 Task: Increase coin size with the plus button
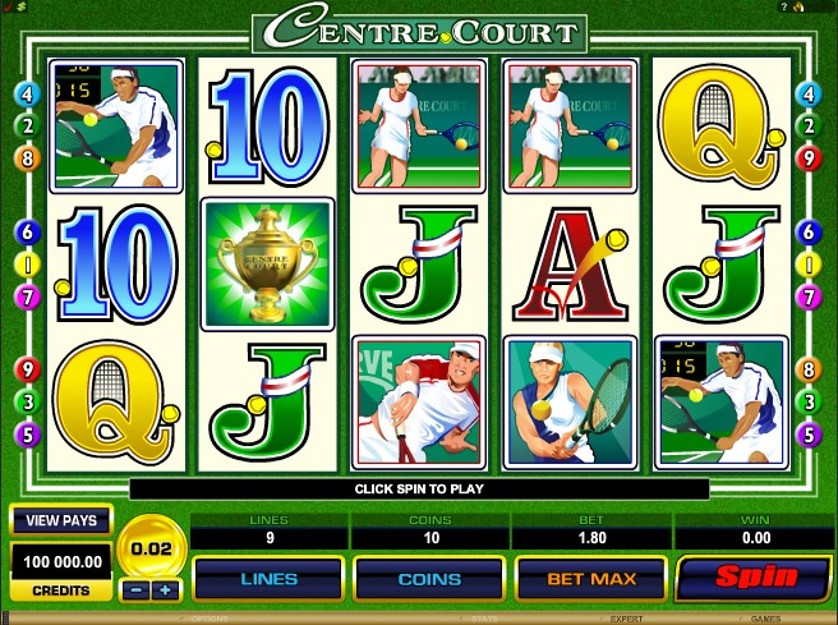pyautogui.click(x=165, y=590)
